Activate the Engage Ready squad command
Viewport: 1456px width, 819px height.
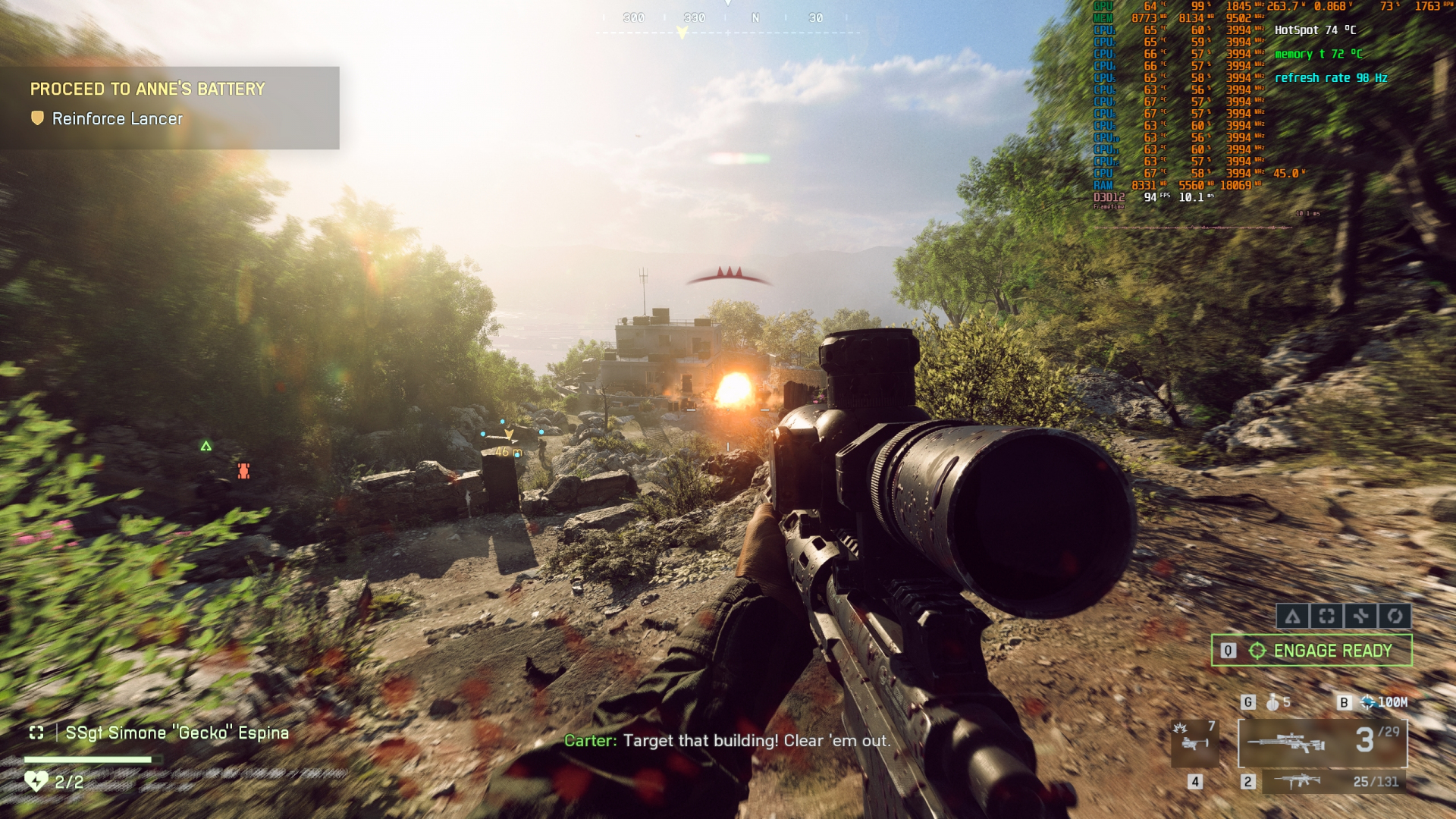(x=1311, y=651)
